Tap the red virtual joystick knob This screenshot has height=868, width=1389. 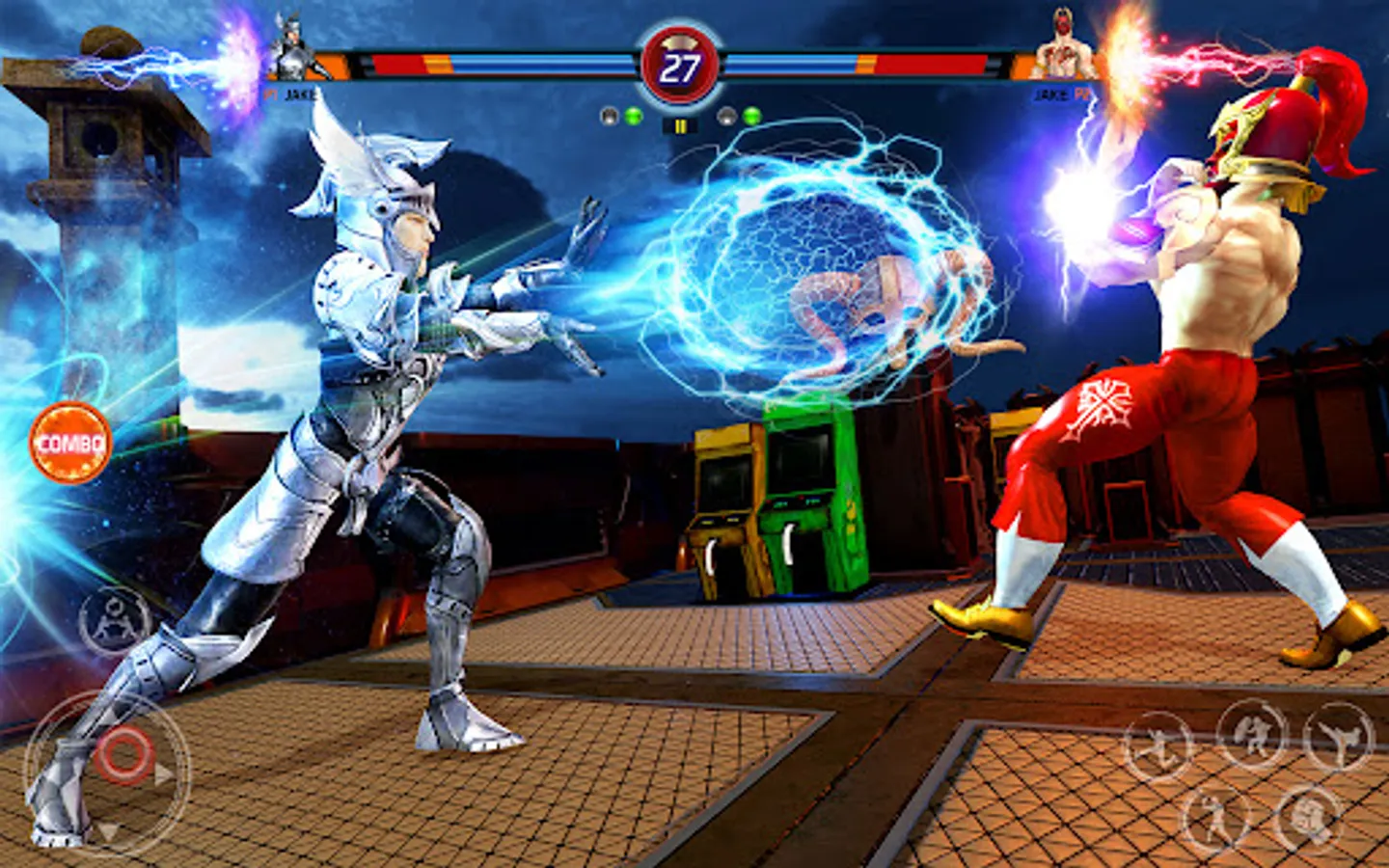[124, 754]
